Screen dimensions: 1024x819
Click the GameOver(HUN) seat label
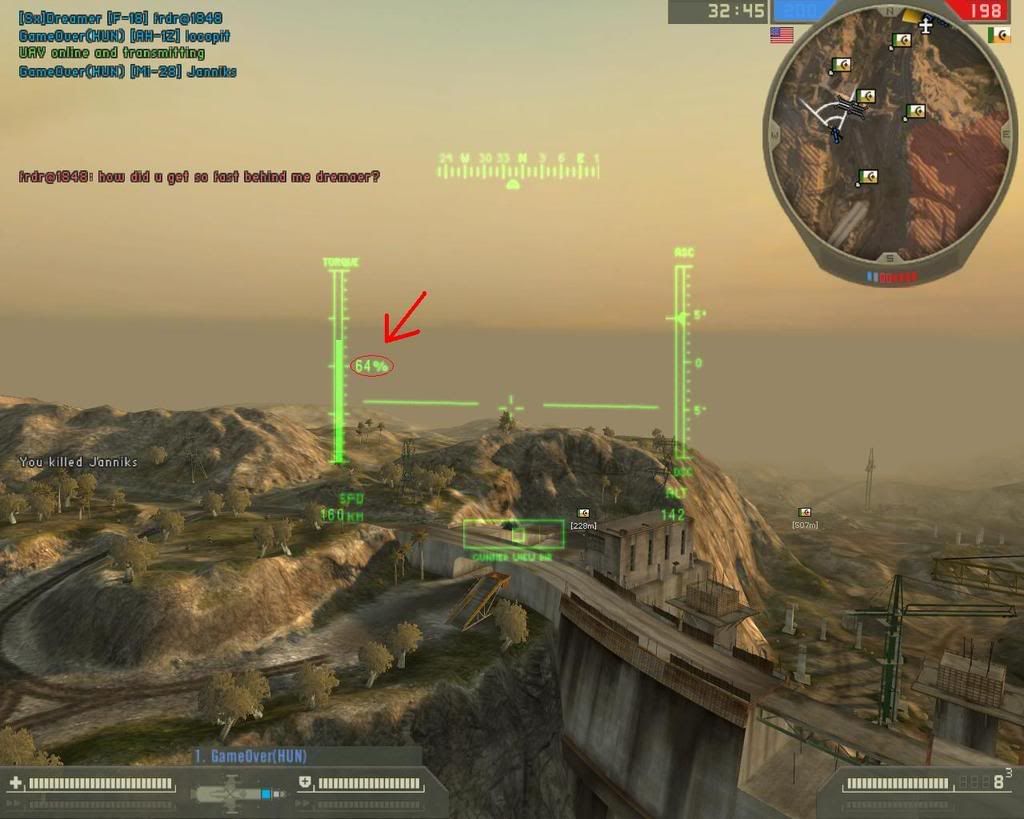pos(238,756)
